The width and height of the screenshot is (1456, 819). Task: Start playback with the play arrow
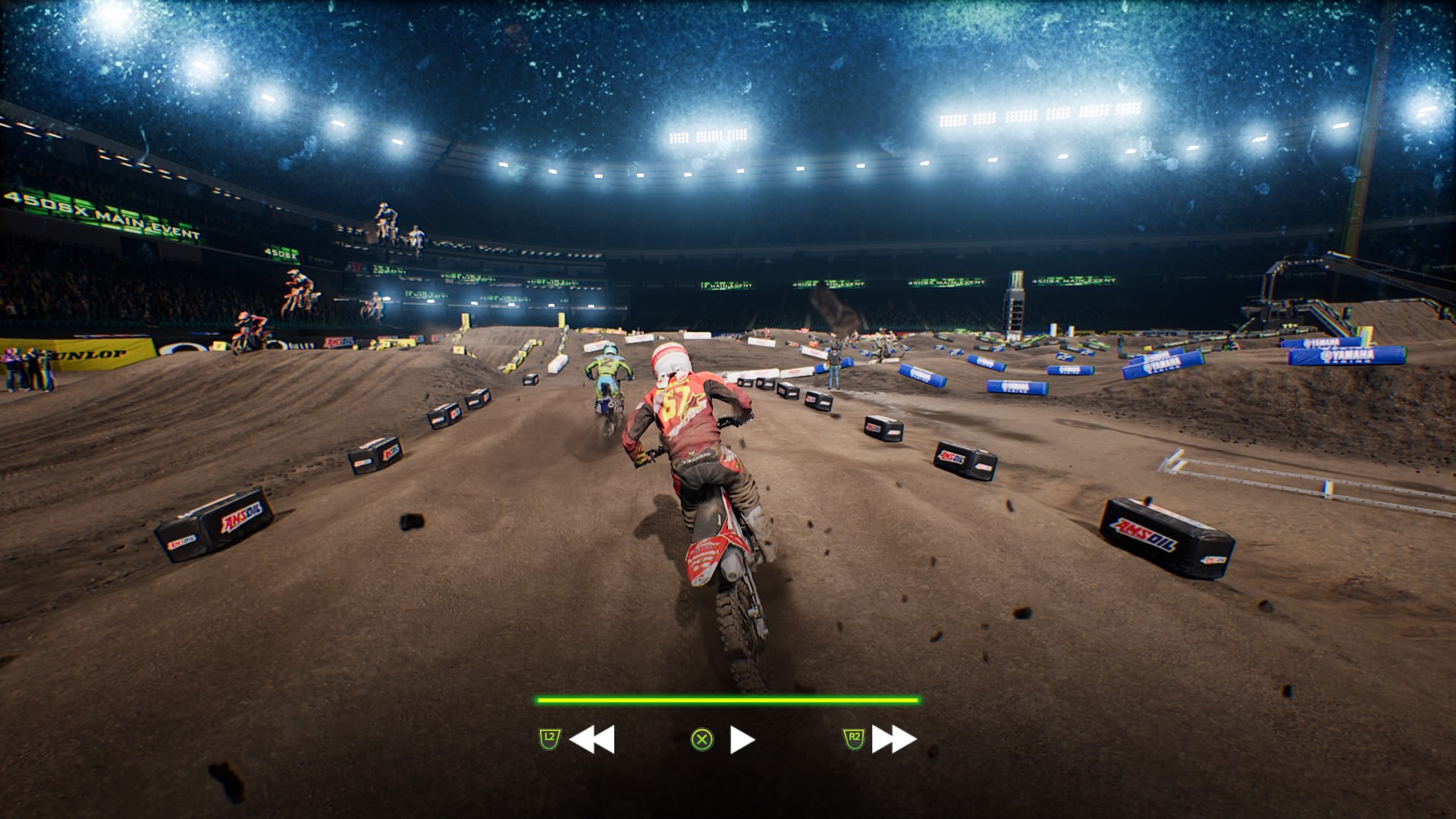pos(742,739)
